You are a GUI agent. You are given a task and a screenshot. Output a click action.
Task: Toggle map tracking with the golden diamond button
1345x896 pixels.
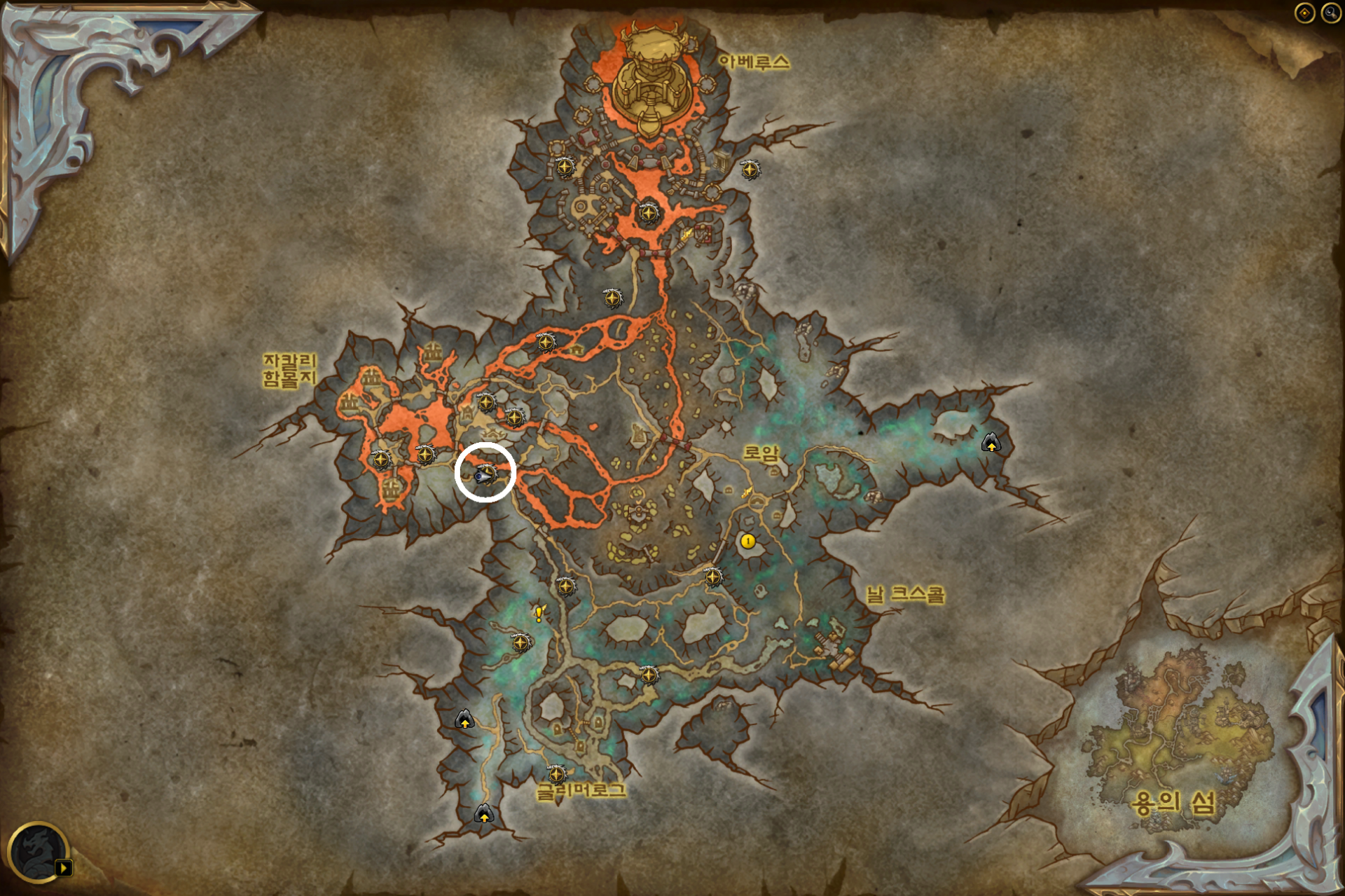(x=1305, y=11)
